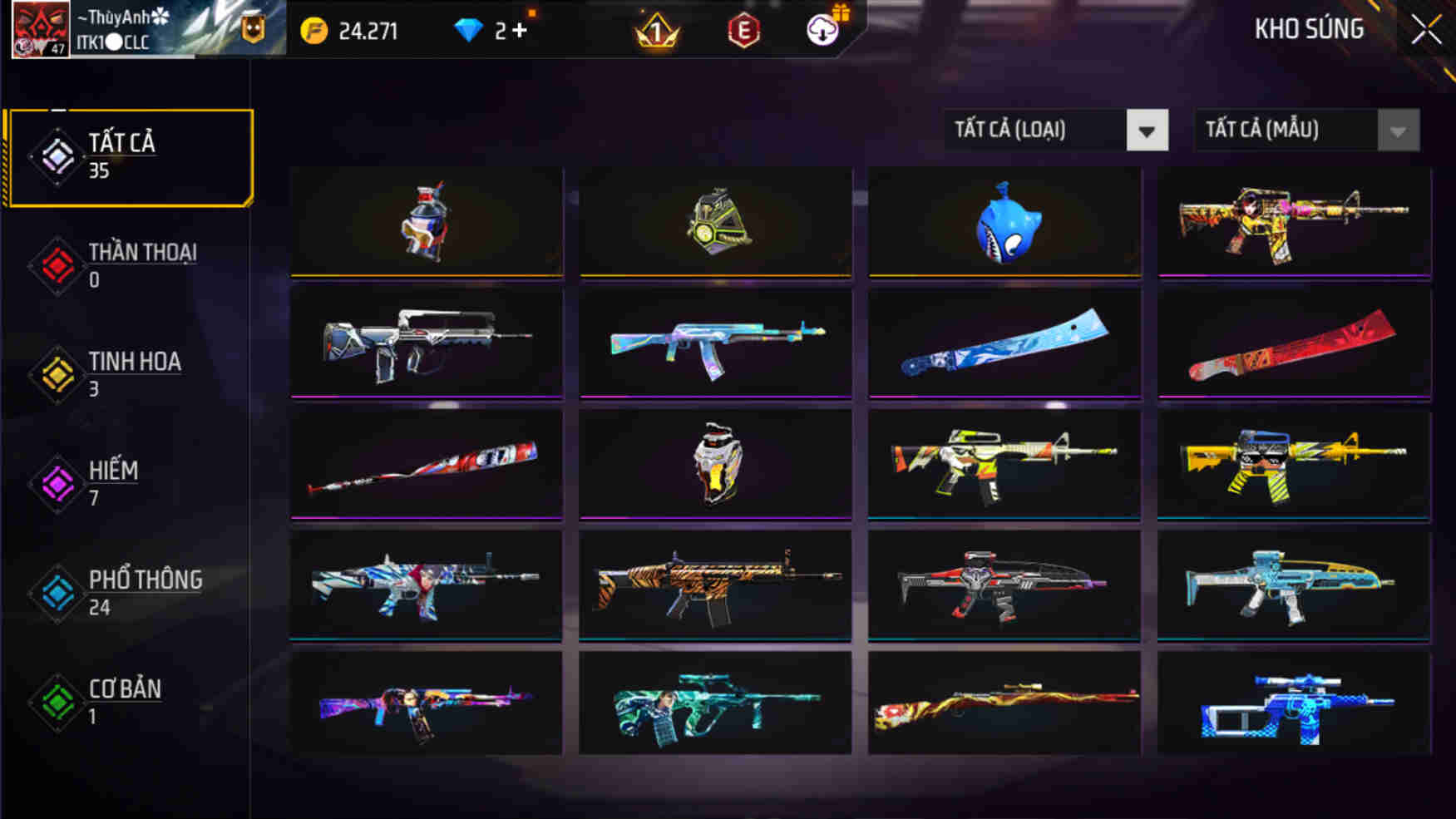
Task: Select the blue pixel sniper rifle skin
Action: pyautogui.click(x=1294, y=705)
